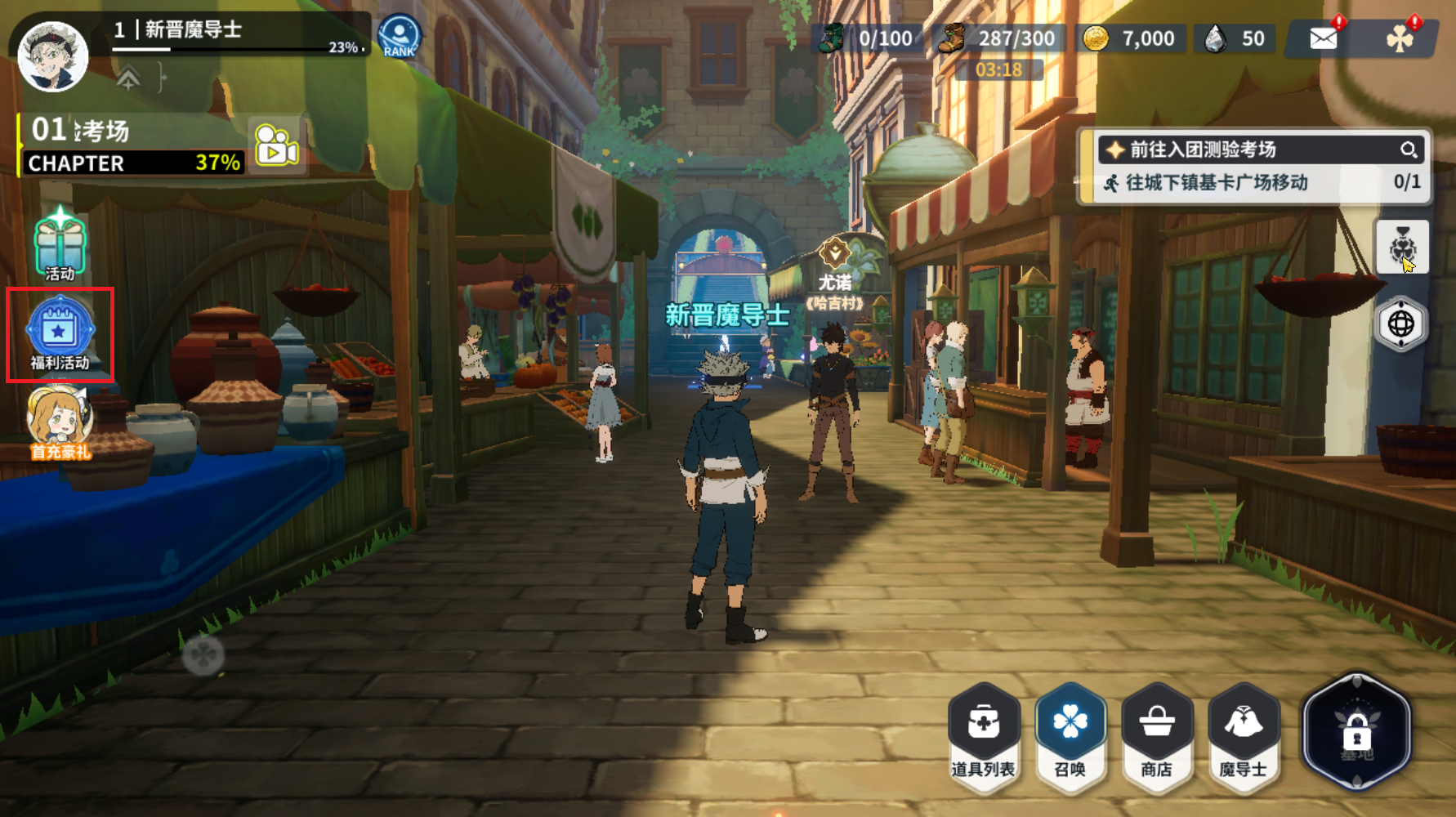Tap the clover emblem button below quest tracker

tap(1402, 247)
